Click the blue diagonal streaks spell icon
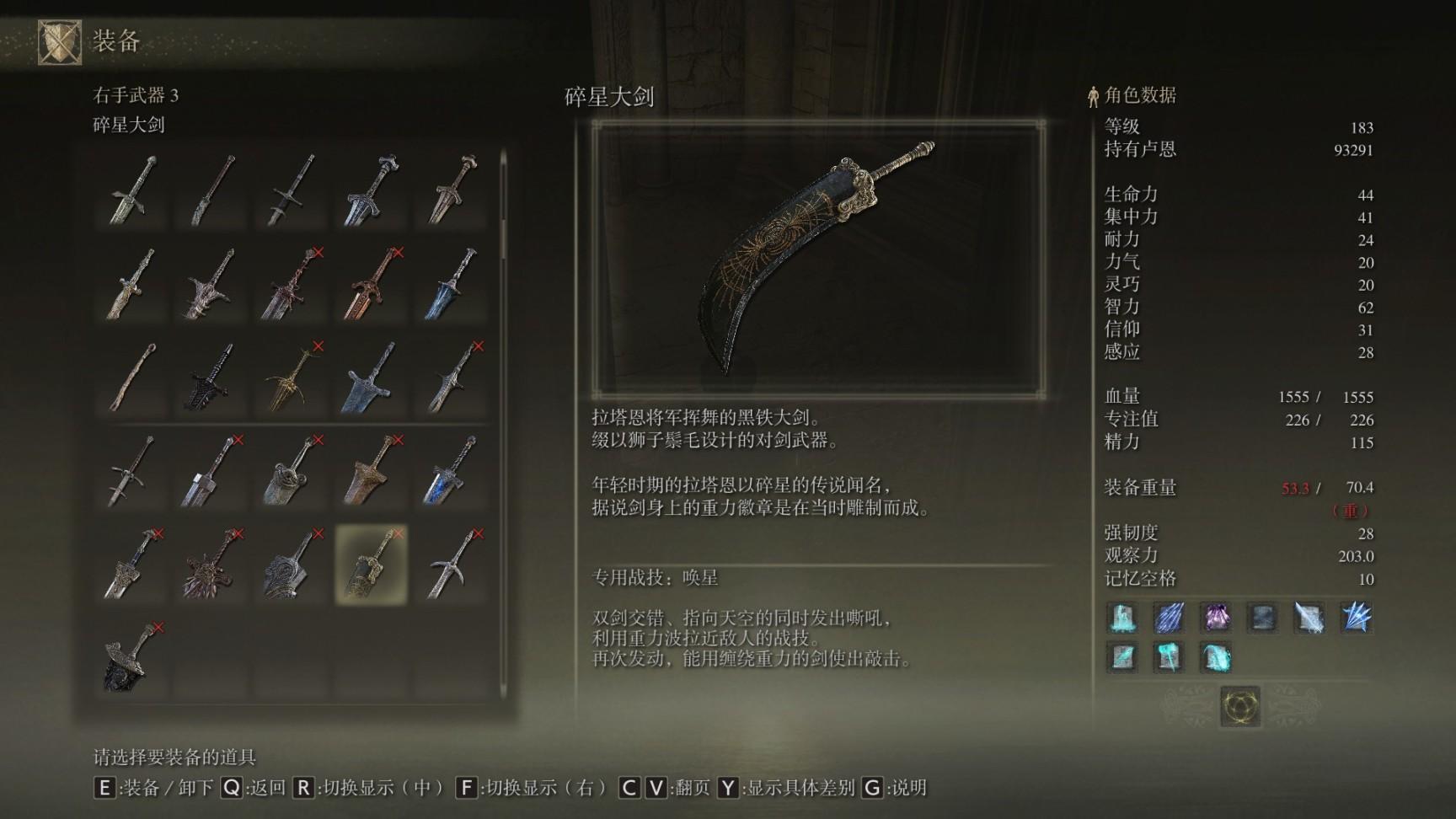 point(1169,618)
